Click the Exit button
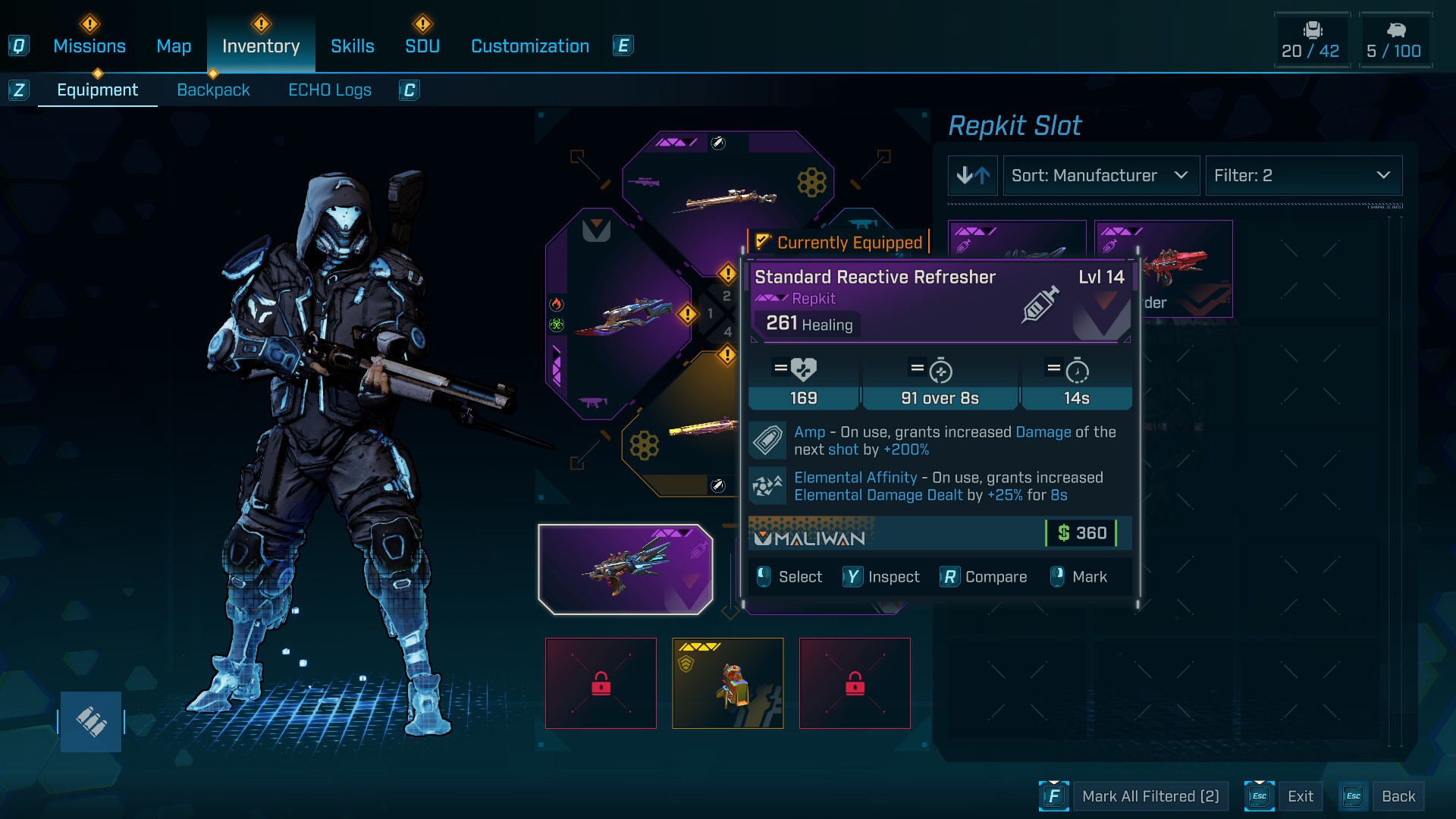 [x=1300, y=796]
